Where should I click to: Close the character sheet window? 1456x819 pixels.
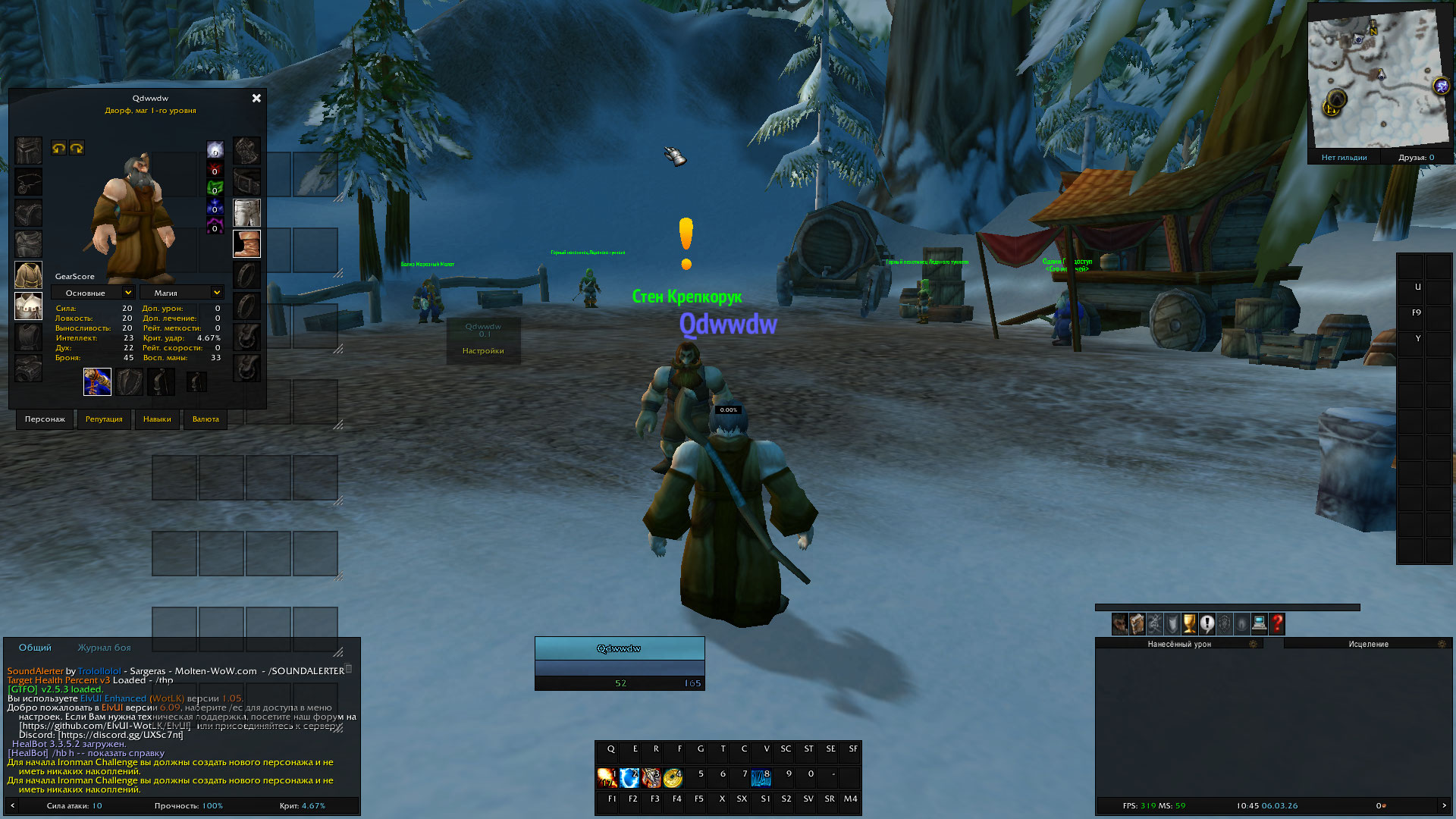click(256, 99)
